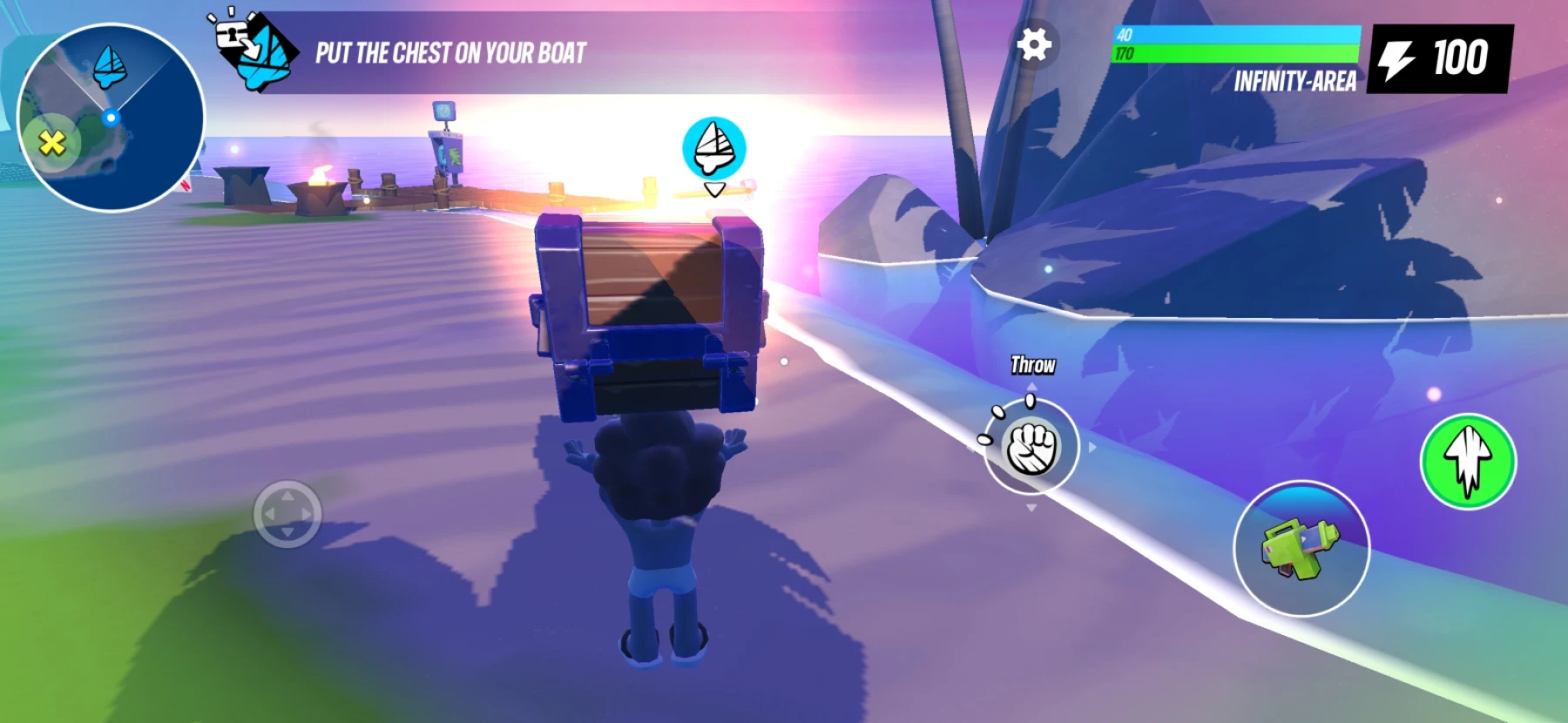The image size is (1568, 723).
Task: Tap the arrow right of the Throw button
Action: point(1091,448)
